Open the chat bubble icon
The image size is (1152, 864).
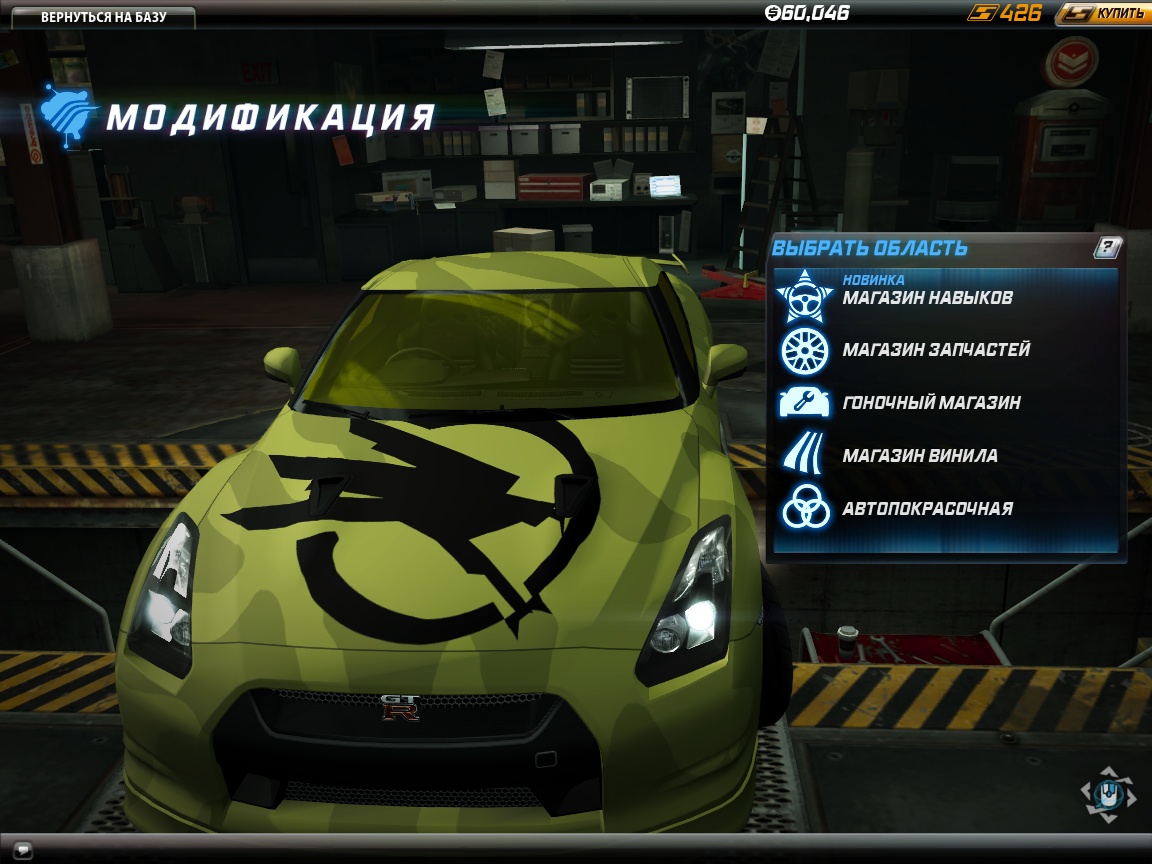[23, 851]
